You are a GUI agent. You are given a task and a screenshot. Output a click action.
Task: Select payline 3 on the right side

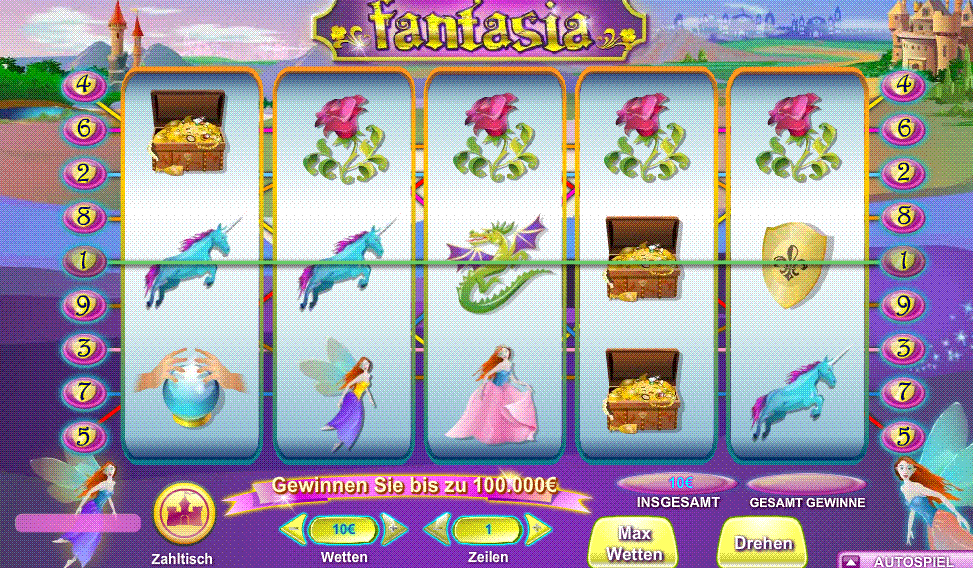(903, 349)
